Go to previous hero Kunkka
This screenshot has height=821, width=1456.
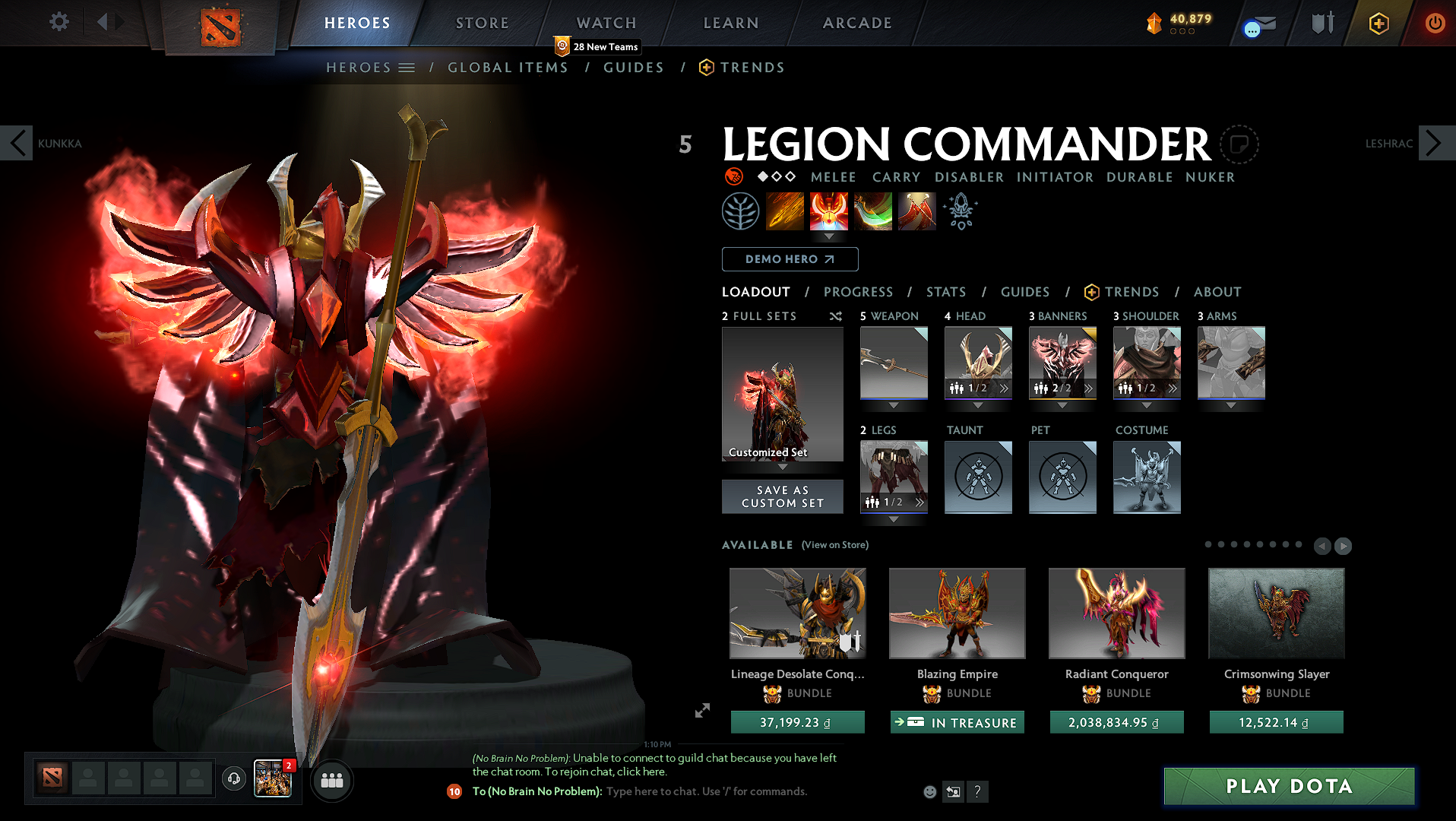[17, 143]
